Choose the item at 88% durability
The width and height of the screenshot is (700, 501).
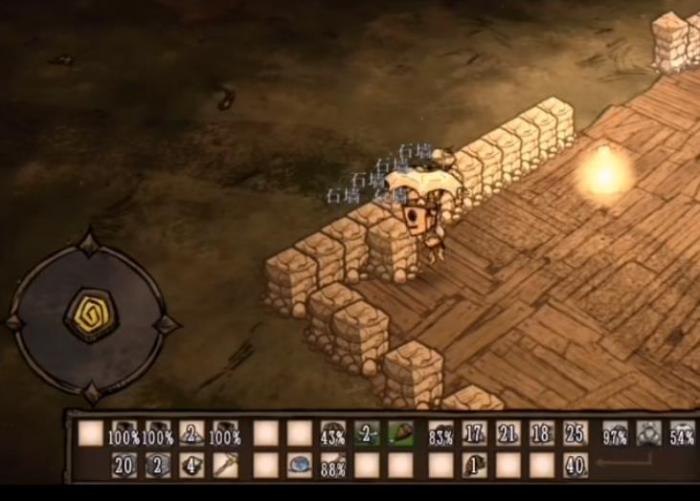tap(333, 465)
